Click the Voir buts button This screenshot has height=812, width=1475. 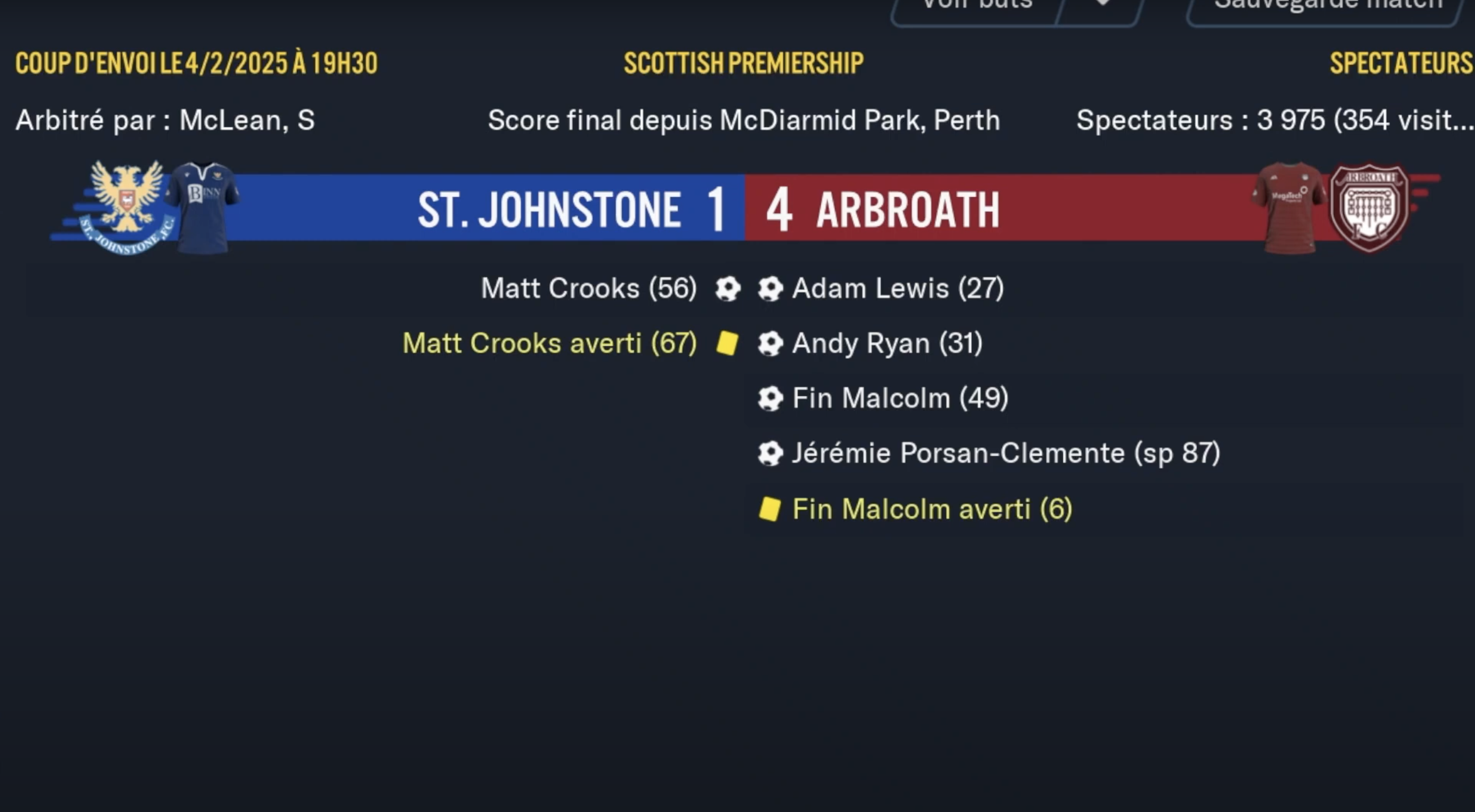point(976,7)
